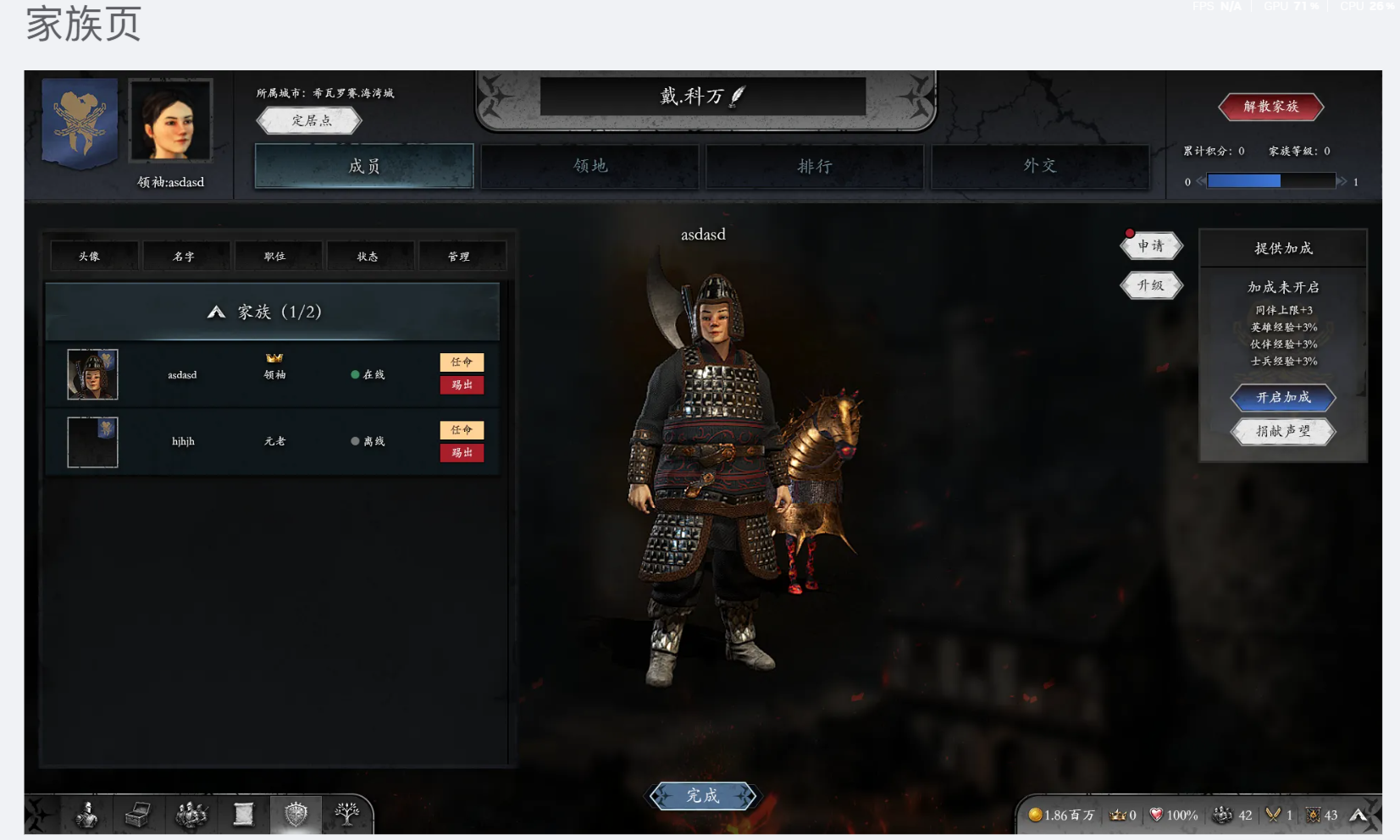
Task: Appoint member hjhjh using 任命
Action: click(462, 430)
